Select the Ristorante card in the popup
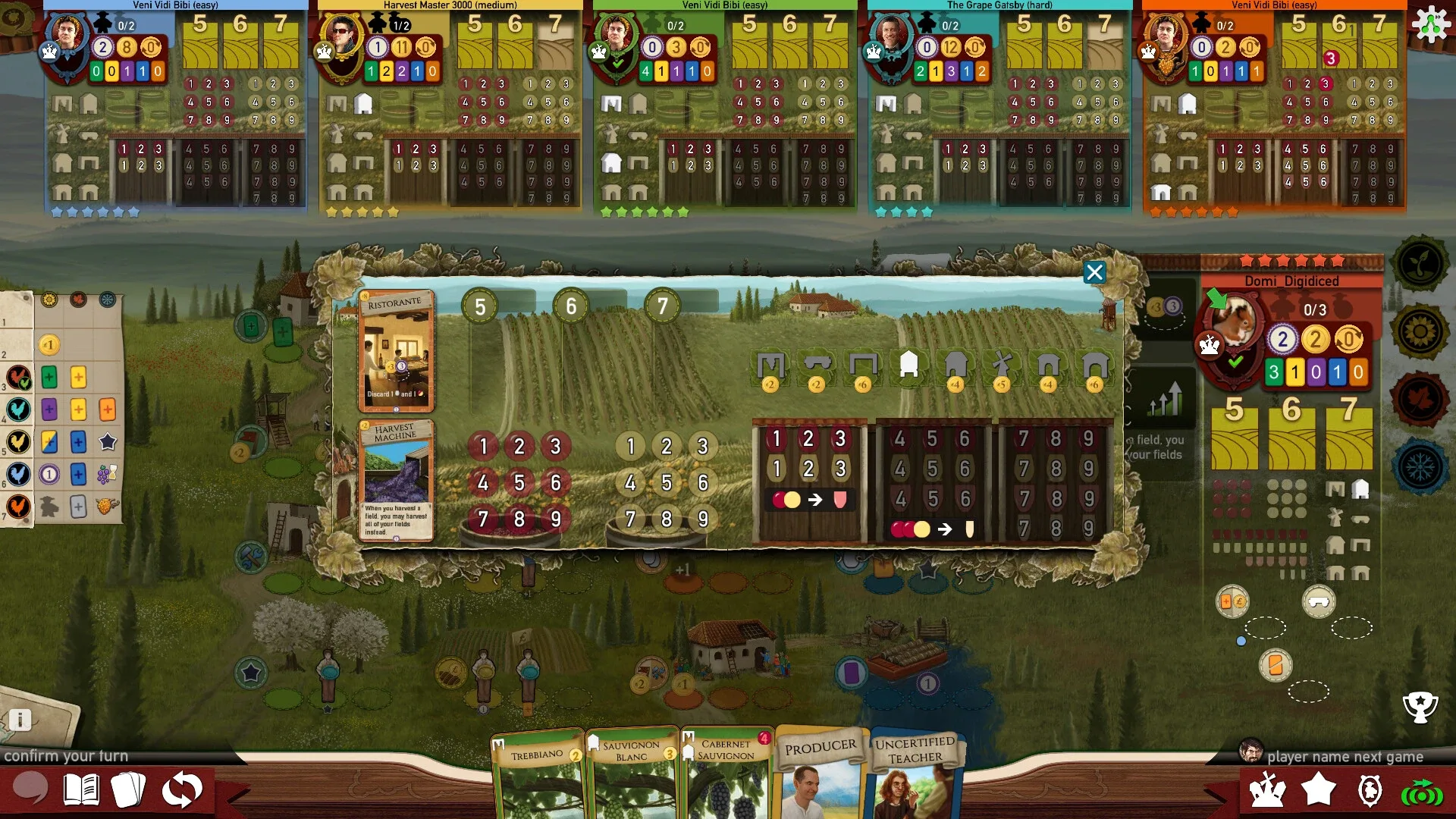The height and width of the screenshot is (819, 1456). pyautogui.click(x=397, y=349)
